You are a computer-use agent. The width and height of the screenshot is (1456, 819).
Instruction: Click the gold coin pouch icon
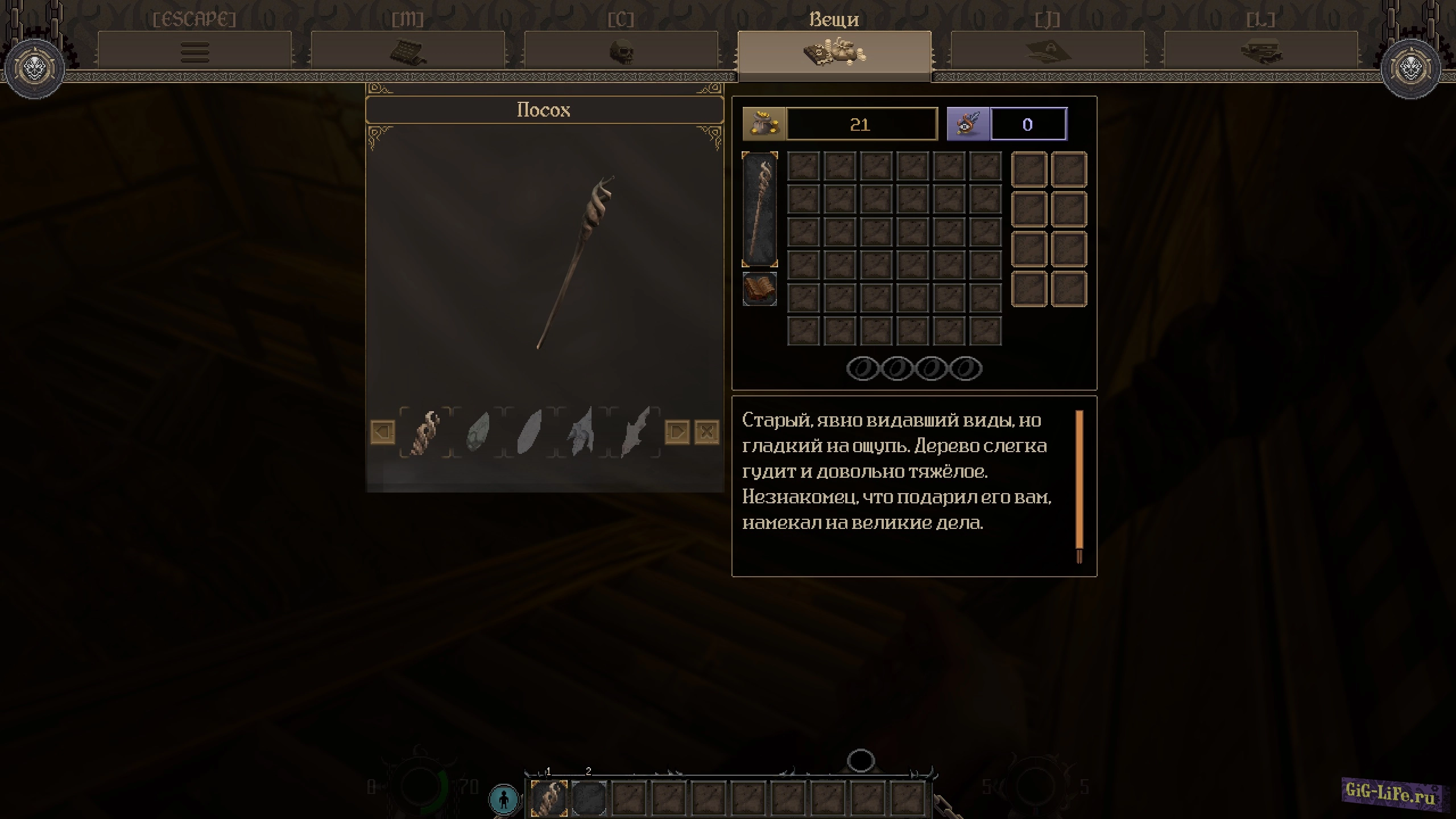[764, 124]
